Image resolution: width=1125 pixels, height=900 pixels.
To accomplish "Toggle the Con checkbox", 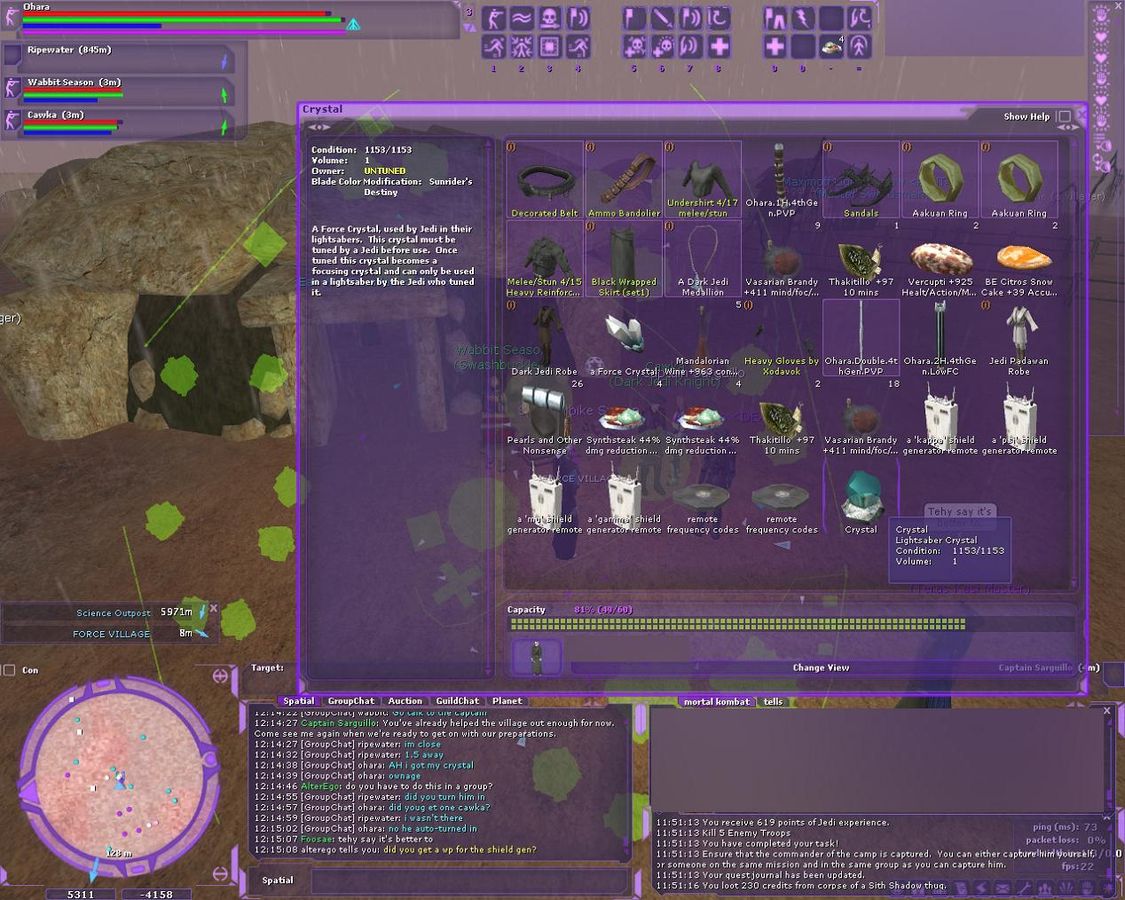I will 9,670.
